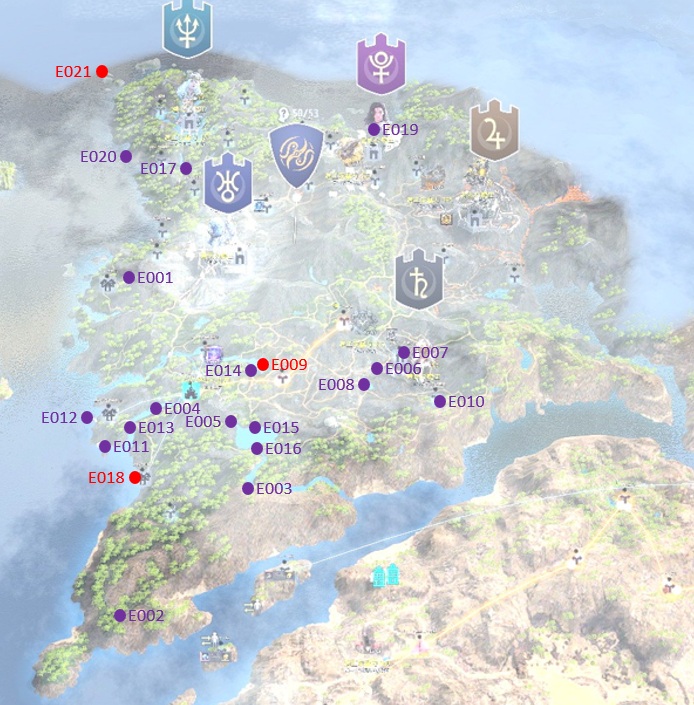The height and width of the screenshot is (705, 694).
Task: Choose the E002 marker dot
Action: [120, 615]
